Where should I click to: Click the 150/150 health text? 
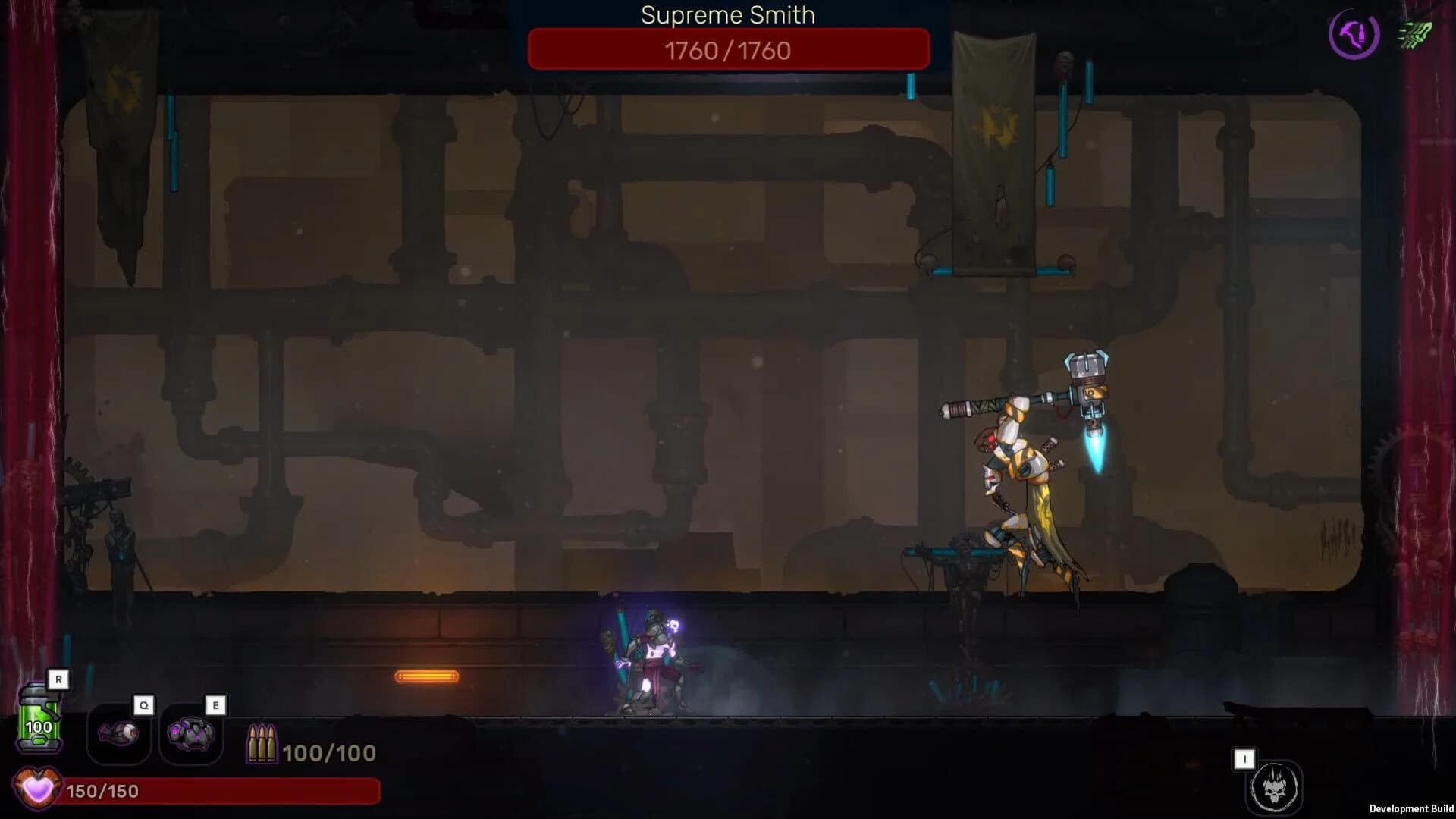(102, 789)
